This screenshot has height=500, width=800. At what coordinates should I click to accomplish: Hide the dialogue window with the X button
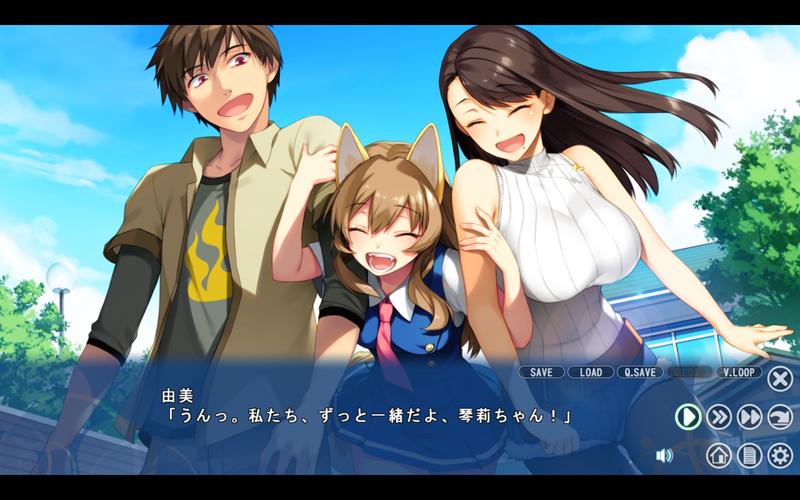pos(780,378)
